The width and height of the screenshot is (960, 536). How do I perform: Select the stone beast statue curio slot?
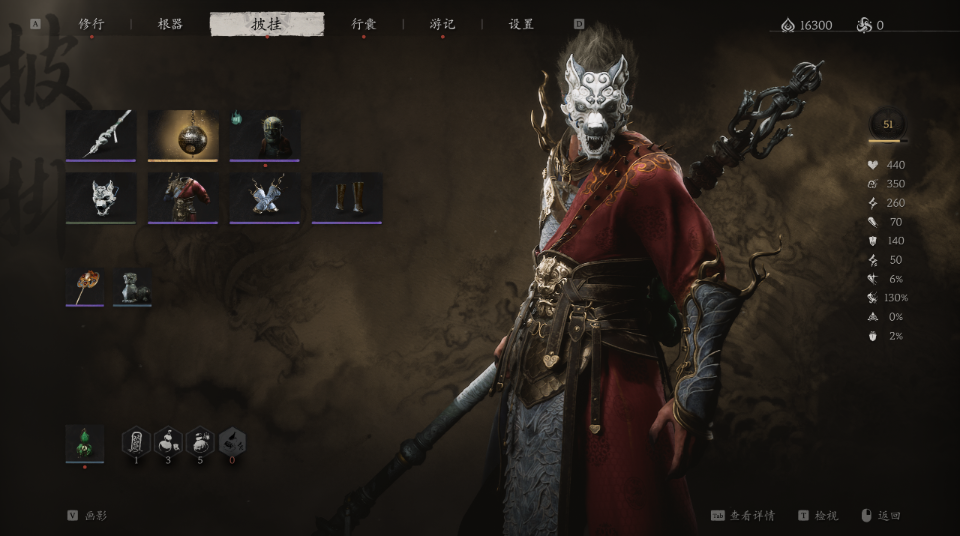pyautogui.click(x=132, y=286)
